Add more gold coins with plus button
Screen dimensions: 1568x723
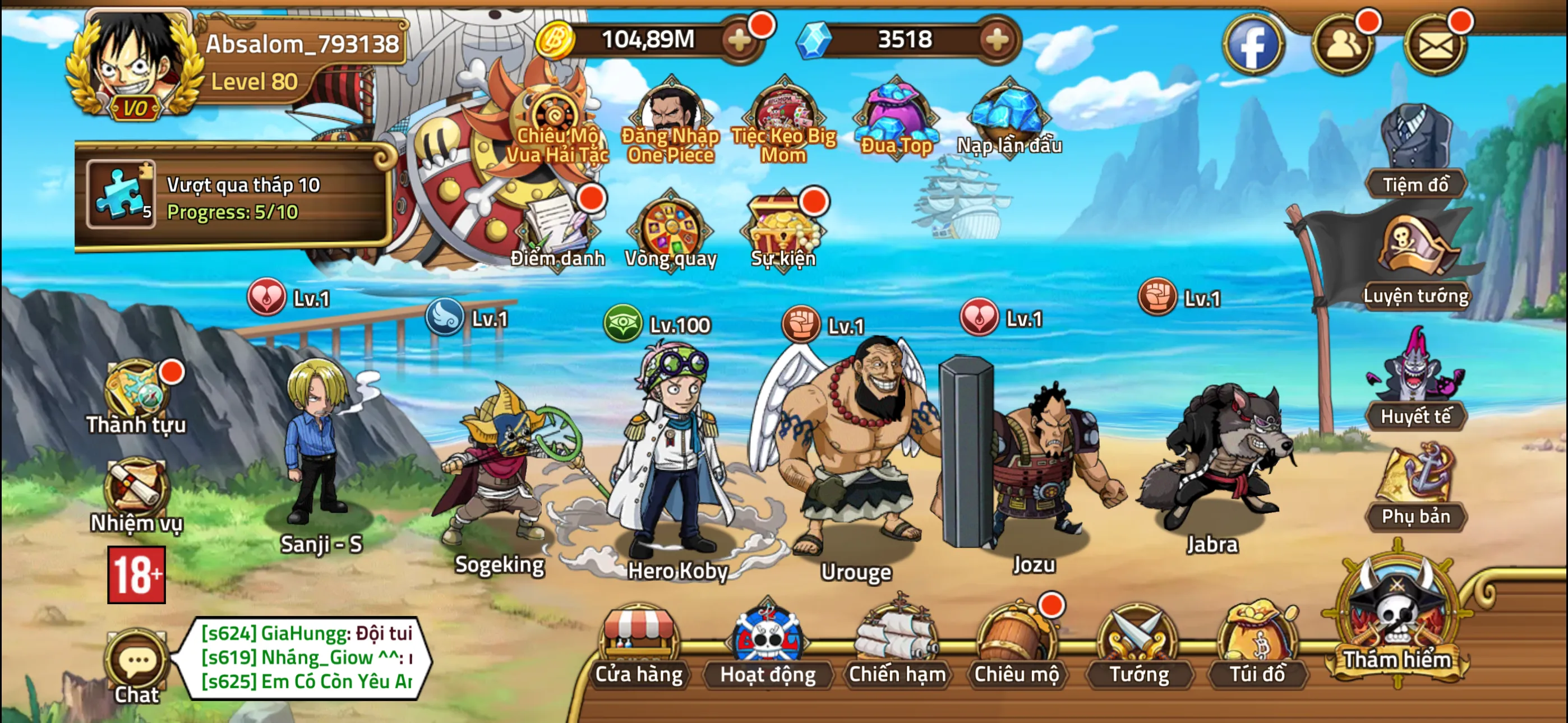click(740, 40)
